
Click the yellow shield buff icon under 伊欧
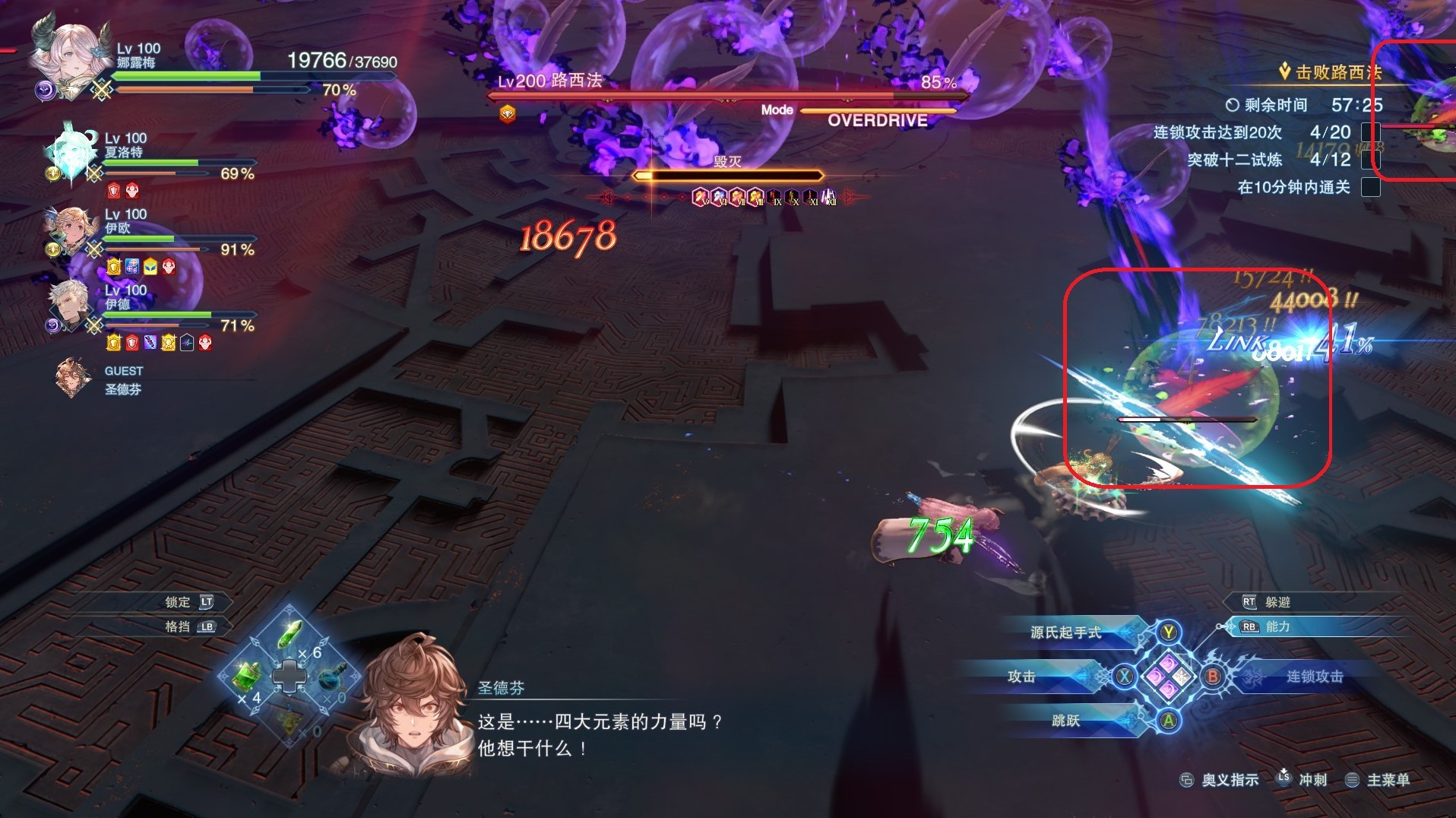114,267
